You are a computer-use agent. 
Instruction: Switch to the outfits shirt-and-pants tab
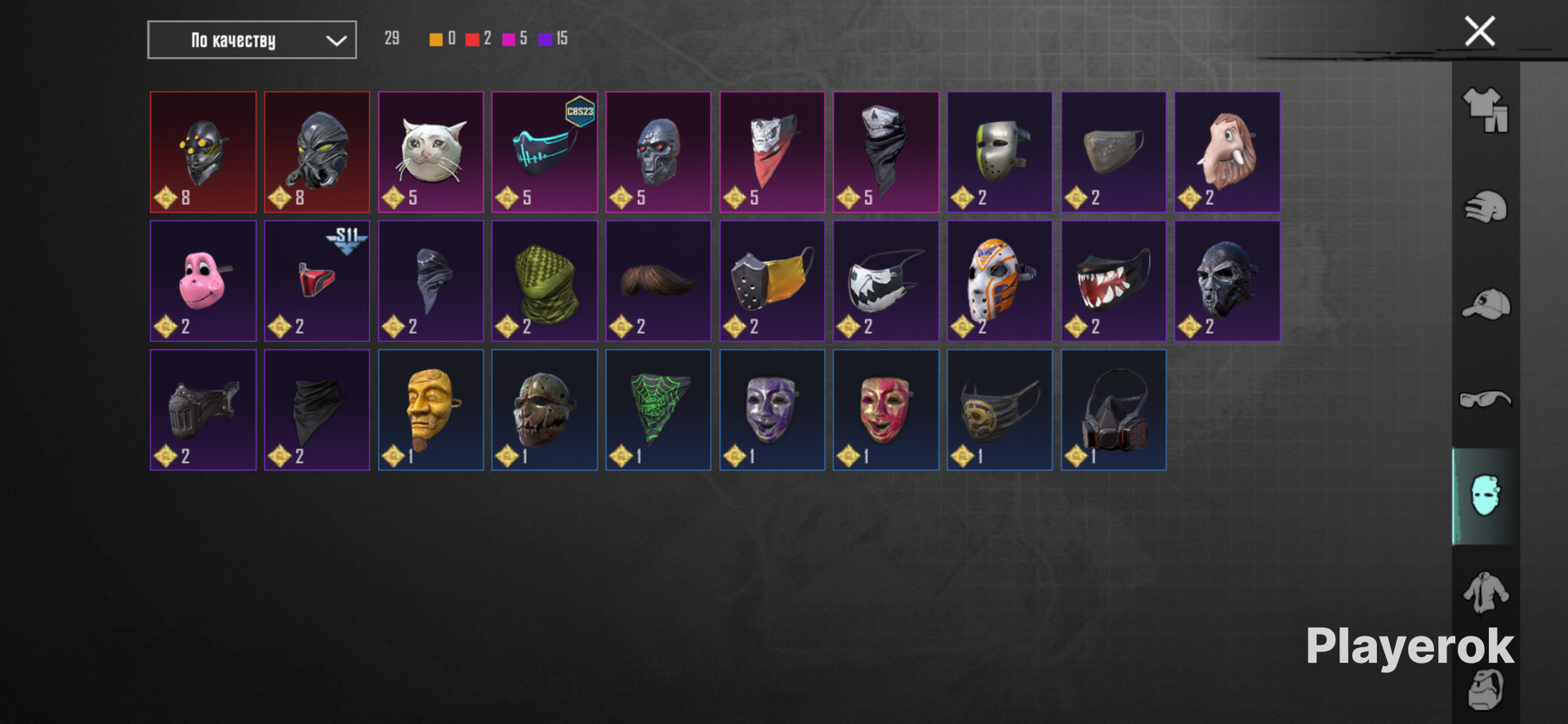coord(1486,110)
